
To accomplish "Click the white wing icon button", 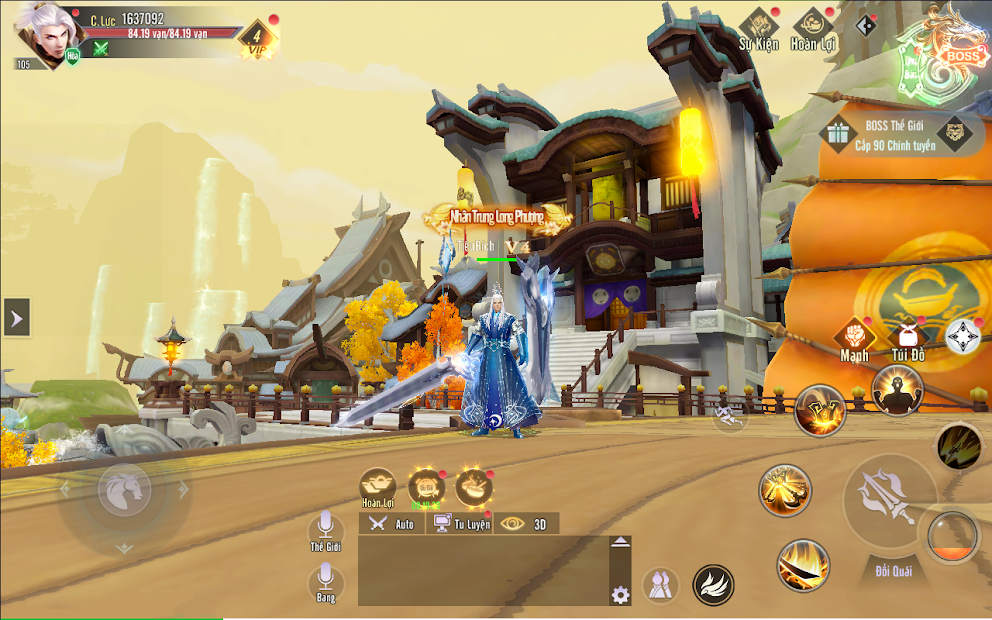I will [713, 585].
